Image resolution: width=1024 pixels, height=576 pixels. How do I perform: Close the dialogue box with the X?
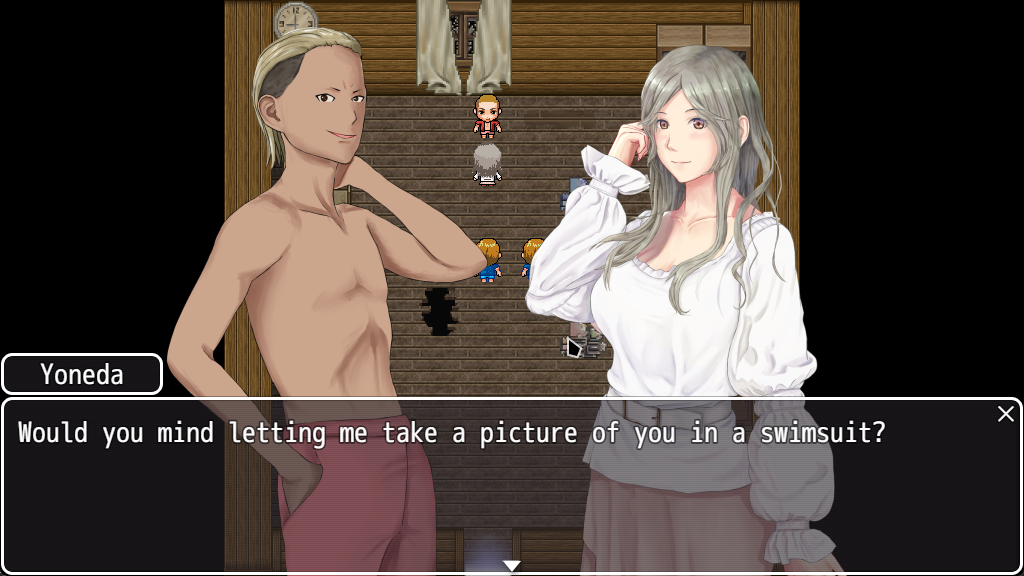tap(1005, 414)
